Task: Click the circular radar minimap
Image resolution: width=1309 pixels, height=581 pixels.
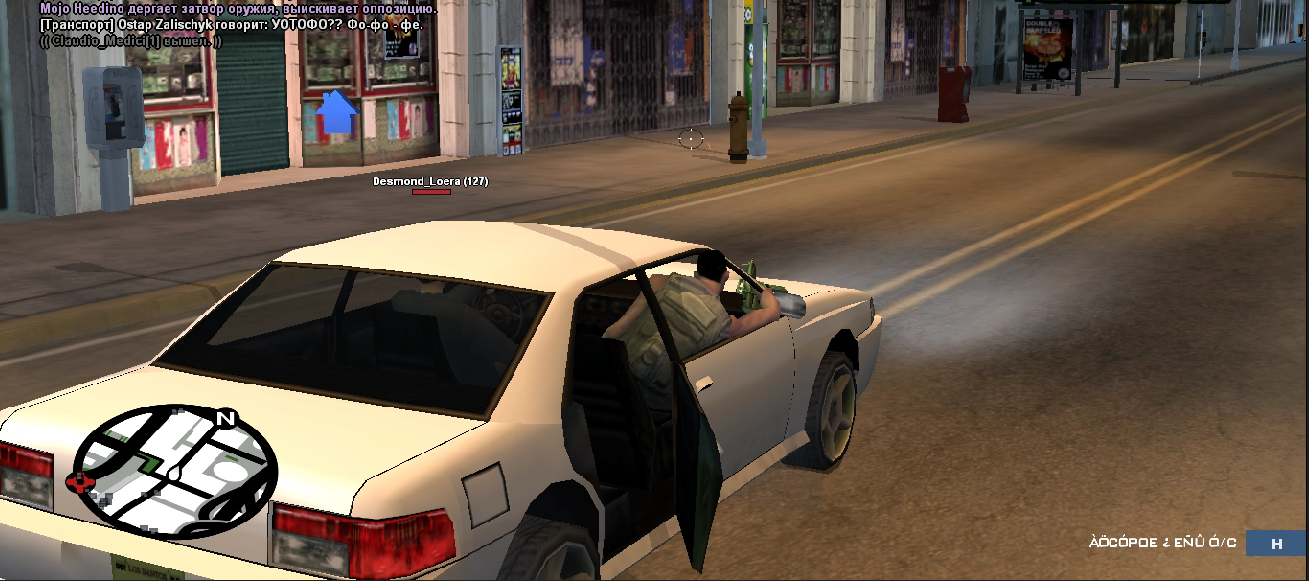Action: point(176,470)
